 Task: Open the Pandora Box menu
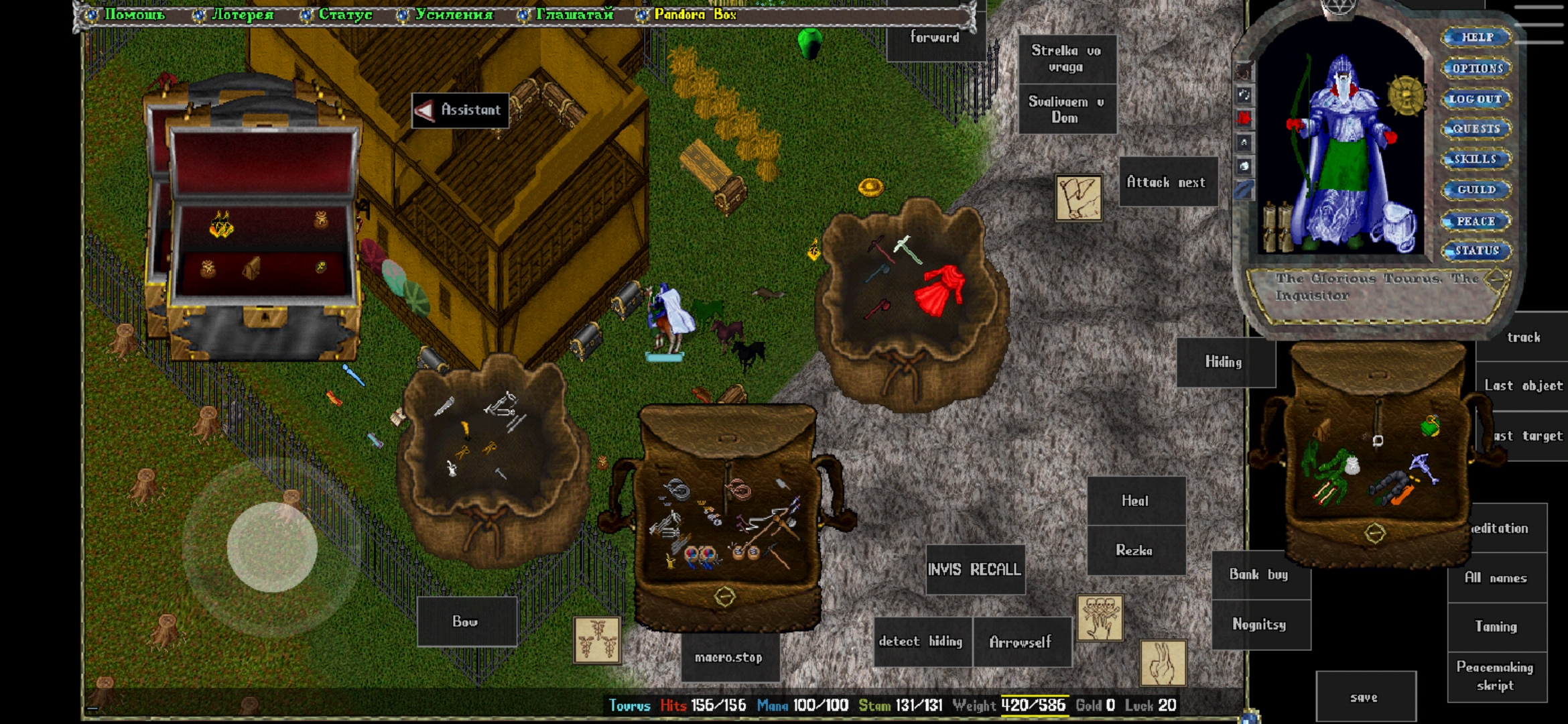pos(694,14)
